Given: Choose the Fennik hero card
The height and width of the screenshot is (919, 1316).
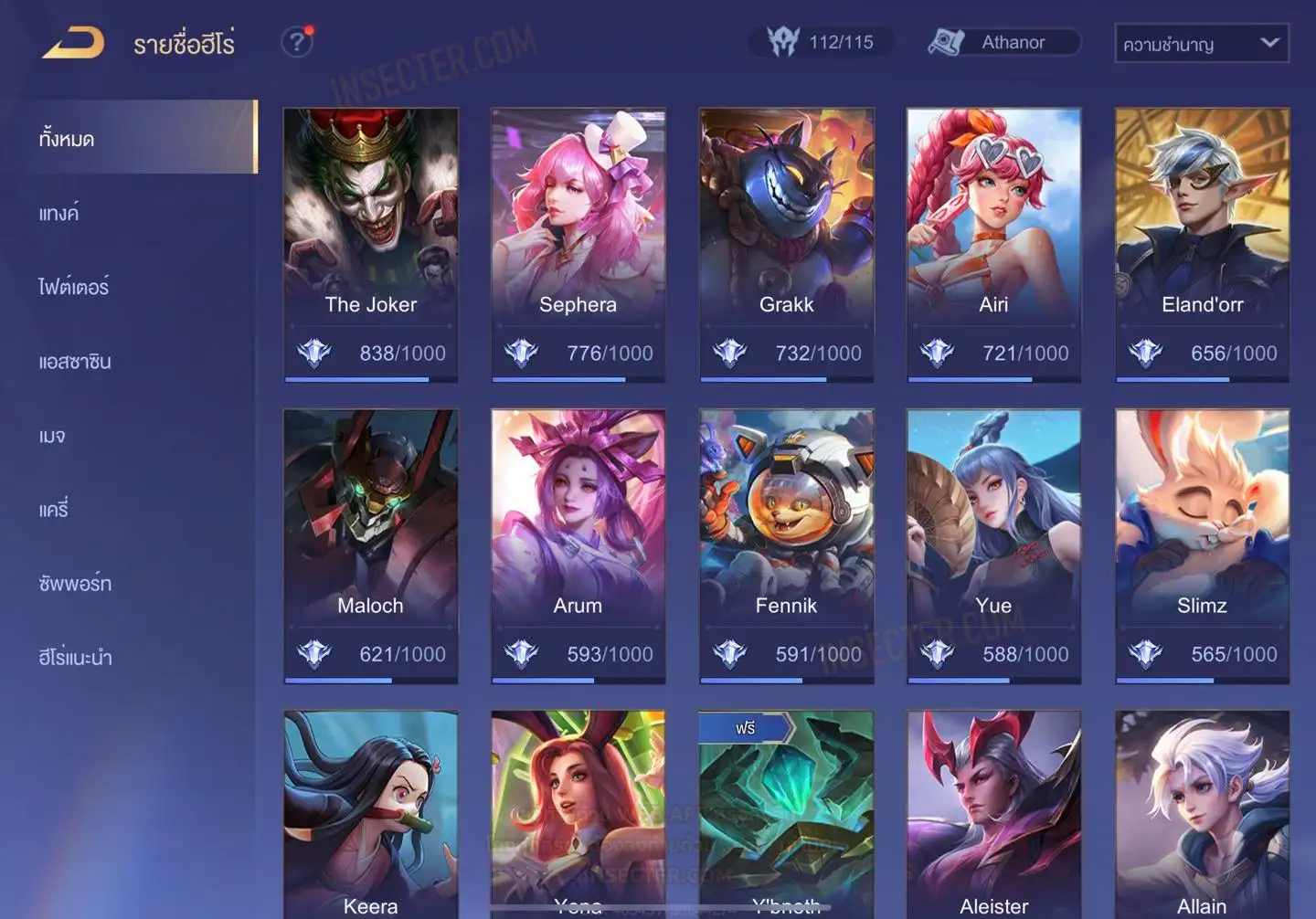Looking at the screenshot, I should (x=786, y=545).
